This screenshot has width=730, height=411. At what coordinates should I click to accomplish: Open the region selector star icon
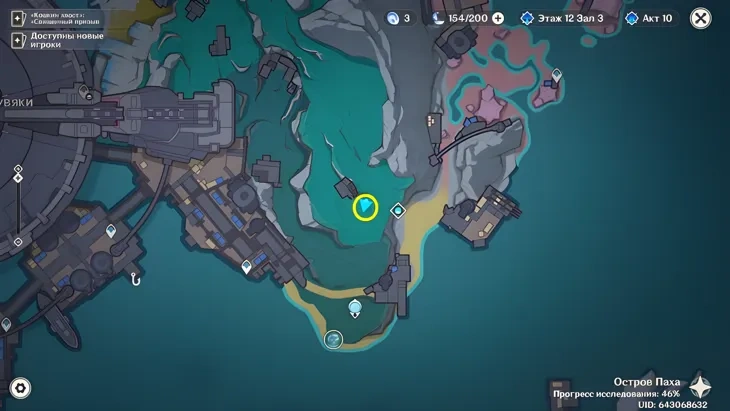(x=700, y=387)
